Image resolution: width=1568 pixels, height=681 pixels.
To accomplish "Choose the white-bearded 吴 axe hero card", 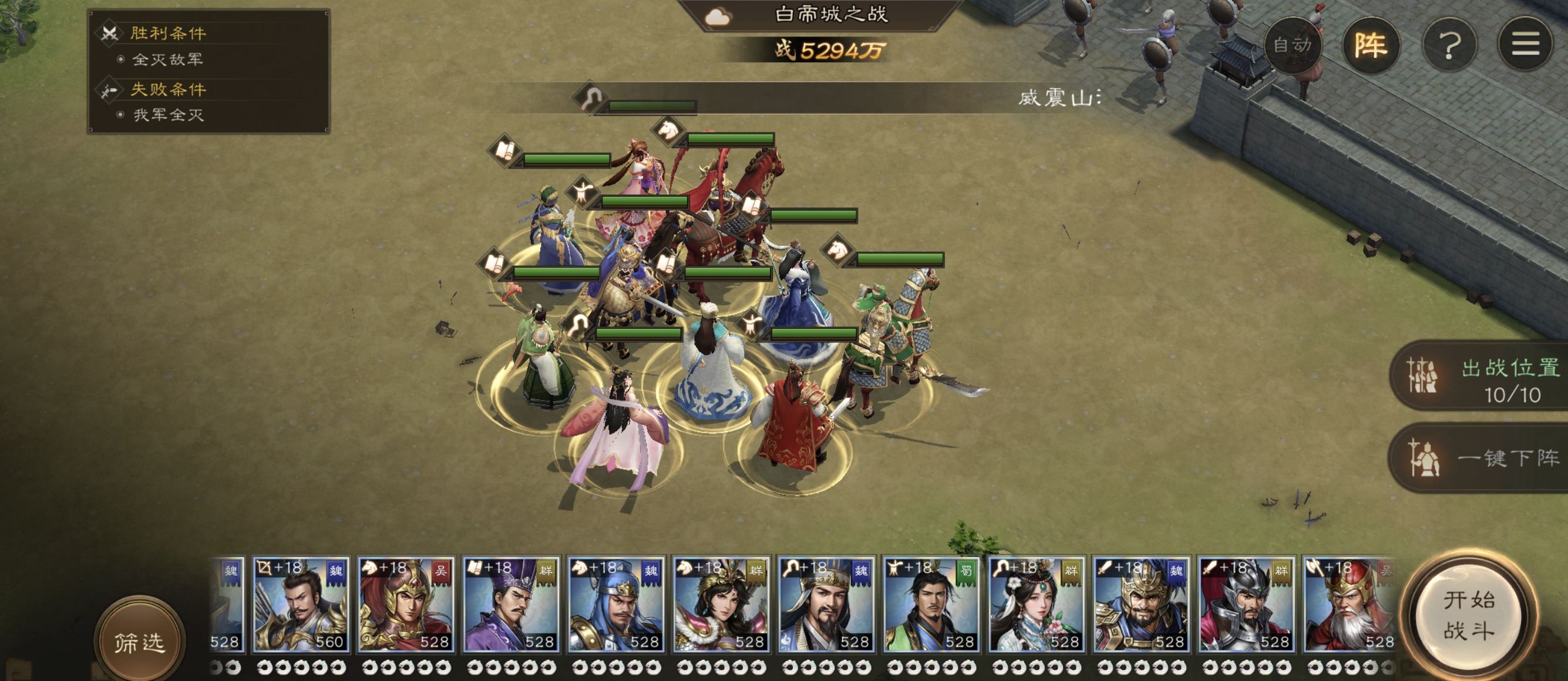I will pyautogui.click(x=1349, y=605).
